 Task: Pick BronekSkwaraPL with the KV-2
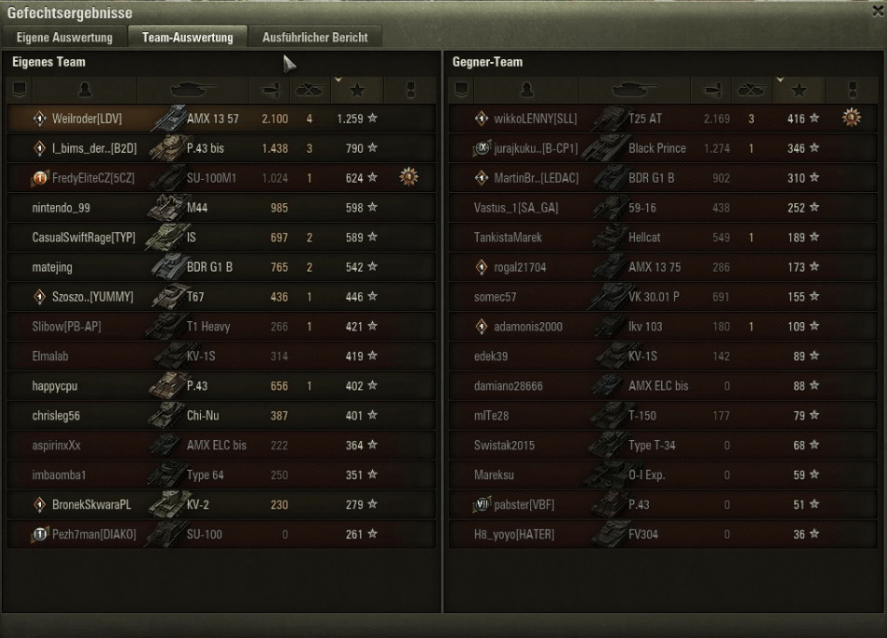220,505
